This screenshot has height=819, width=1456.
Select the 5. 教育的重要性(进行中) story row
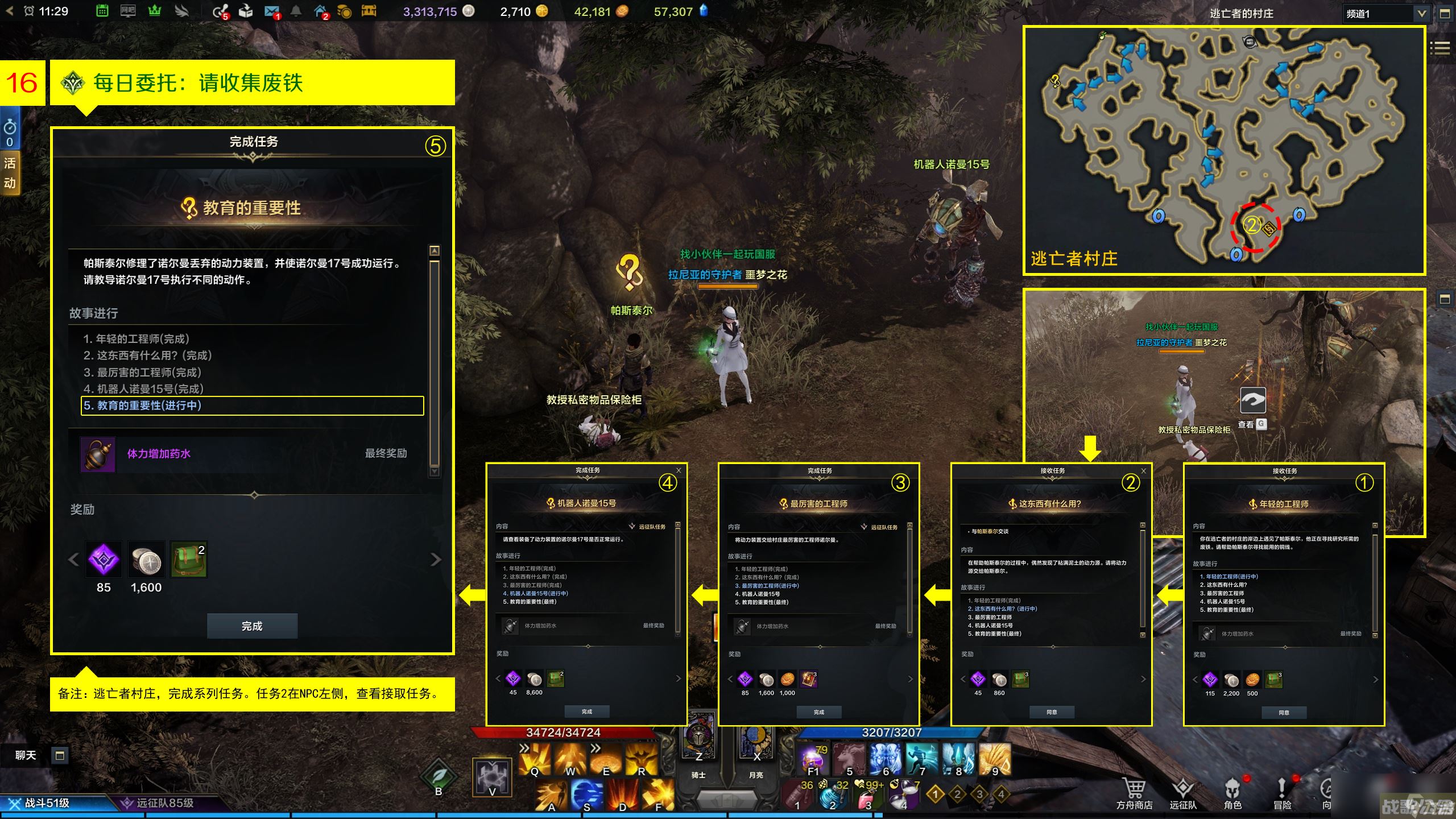pyautogui.click(x=252, y=406)
